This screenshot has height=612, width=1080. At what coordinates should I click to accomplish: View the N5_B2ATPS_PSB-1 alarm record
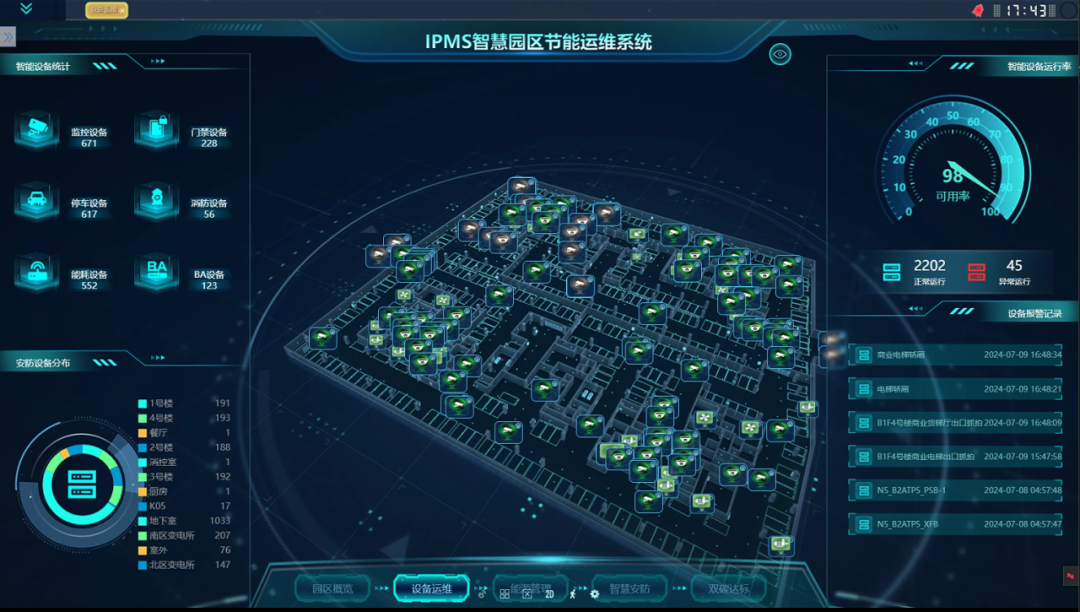click(x=955, y=490)
